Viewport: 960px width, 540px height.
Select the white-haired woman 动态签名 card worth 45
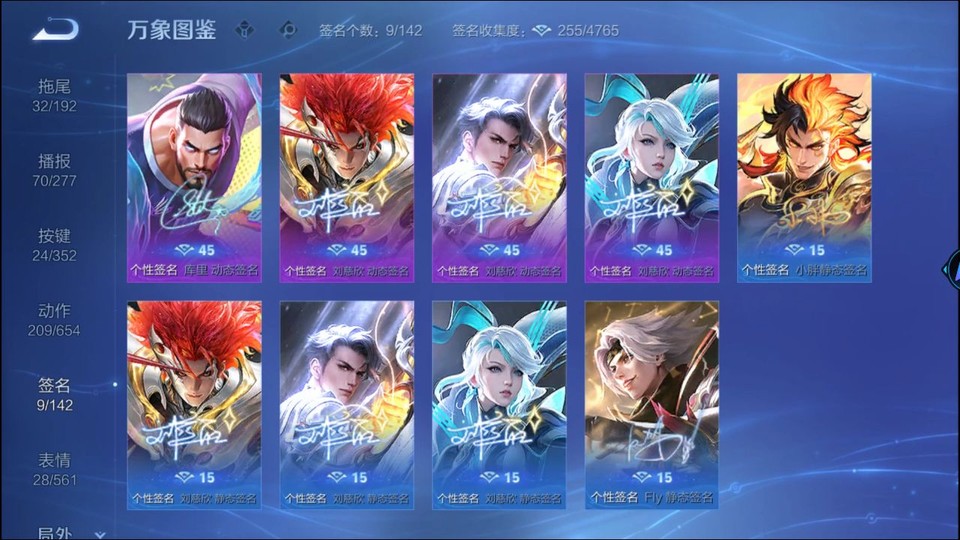tap(651, 178)
